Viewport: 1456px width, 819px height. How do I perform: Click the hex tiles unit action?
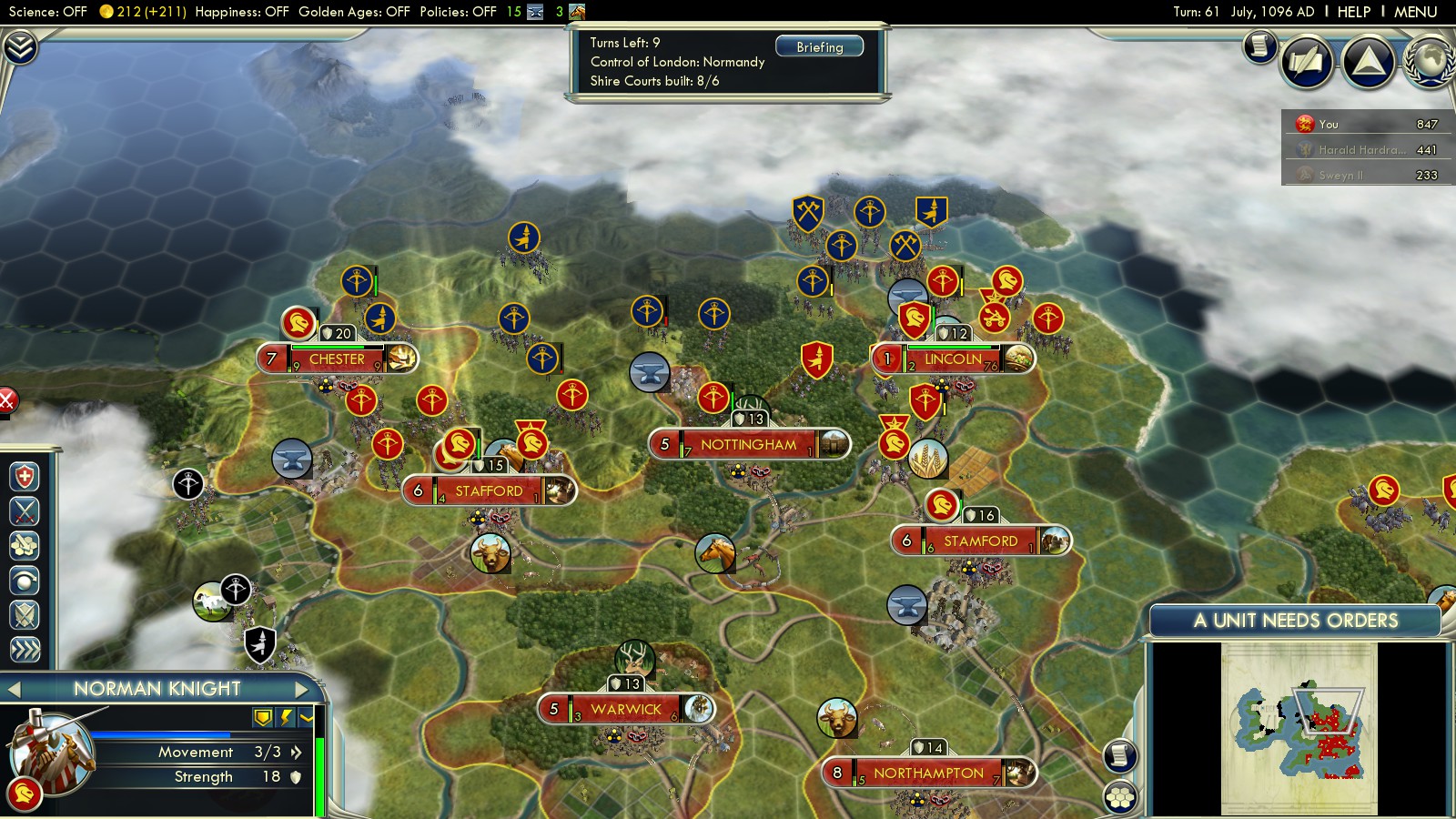click(25, 545)
